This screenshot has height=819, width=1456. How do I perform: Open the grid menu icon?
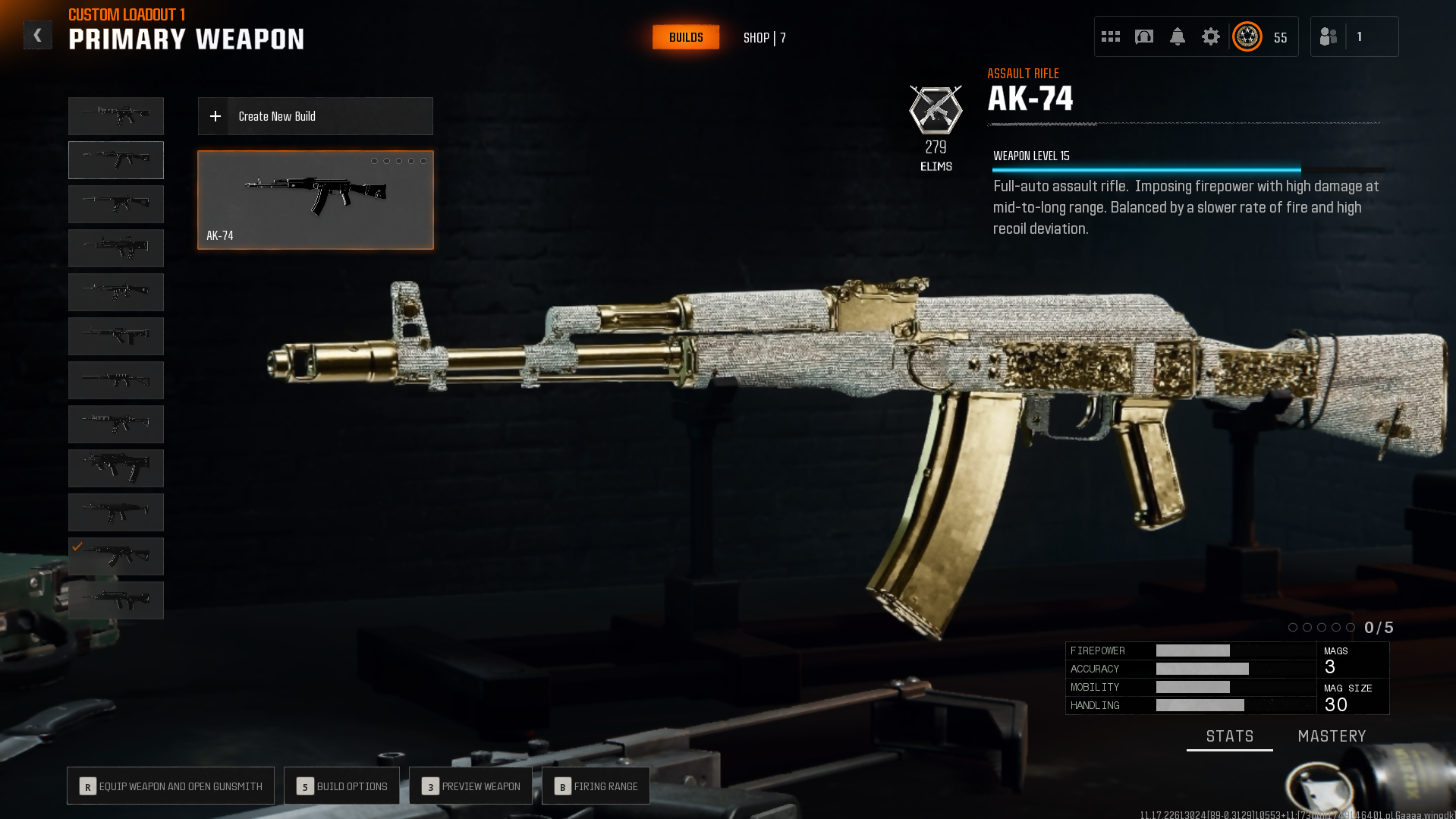[x=1111, y=36]
